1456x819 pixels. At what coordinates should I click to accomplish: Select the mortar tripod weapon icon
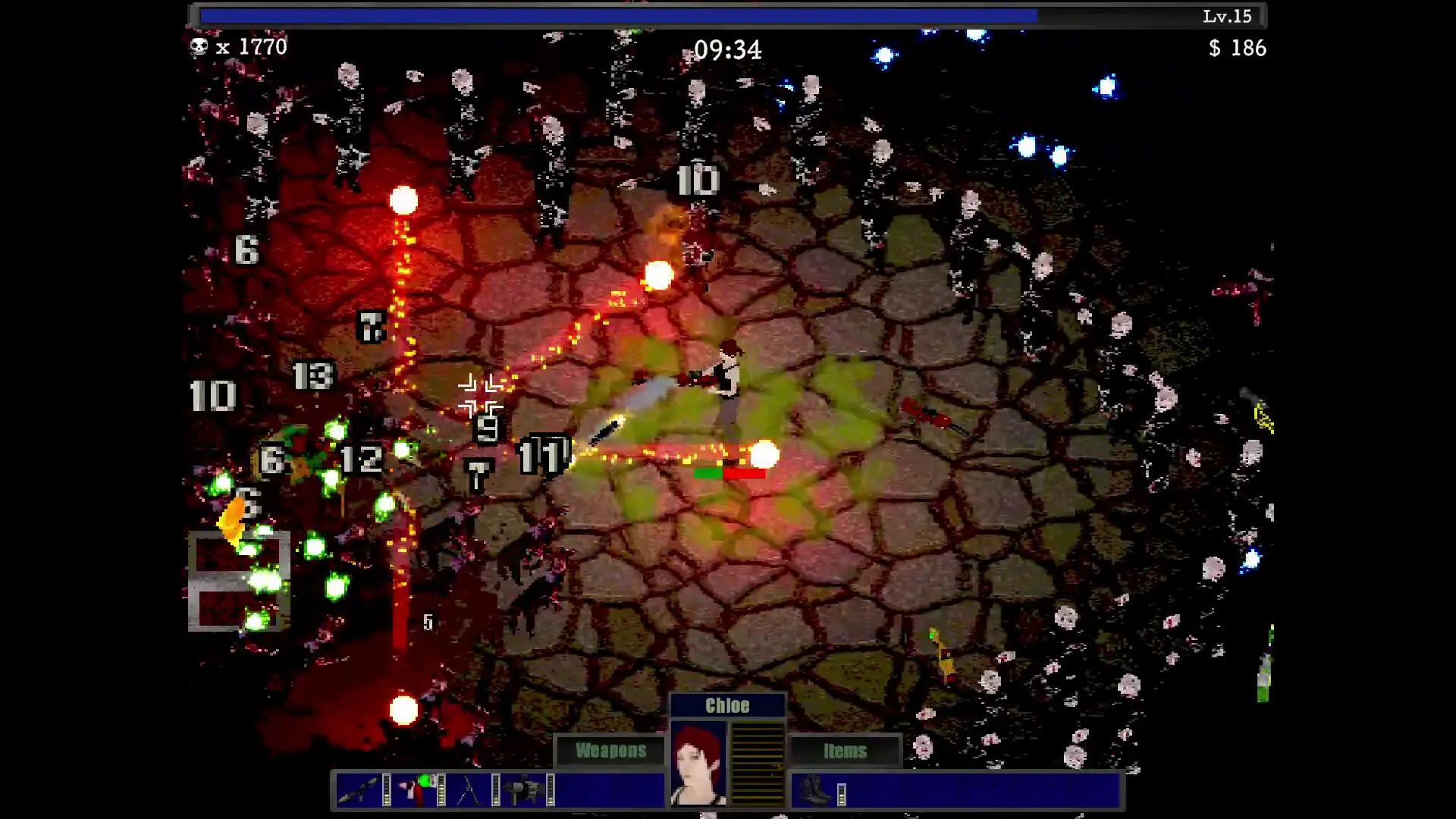(469, 790)
